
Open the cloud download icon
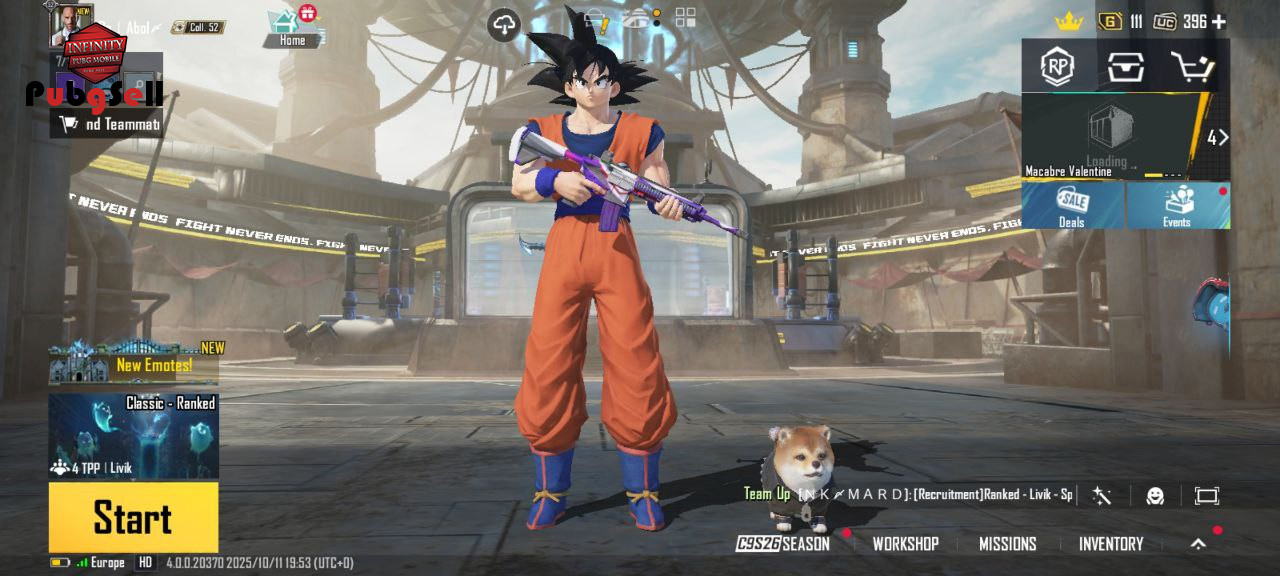[x=504, y=25]
